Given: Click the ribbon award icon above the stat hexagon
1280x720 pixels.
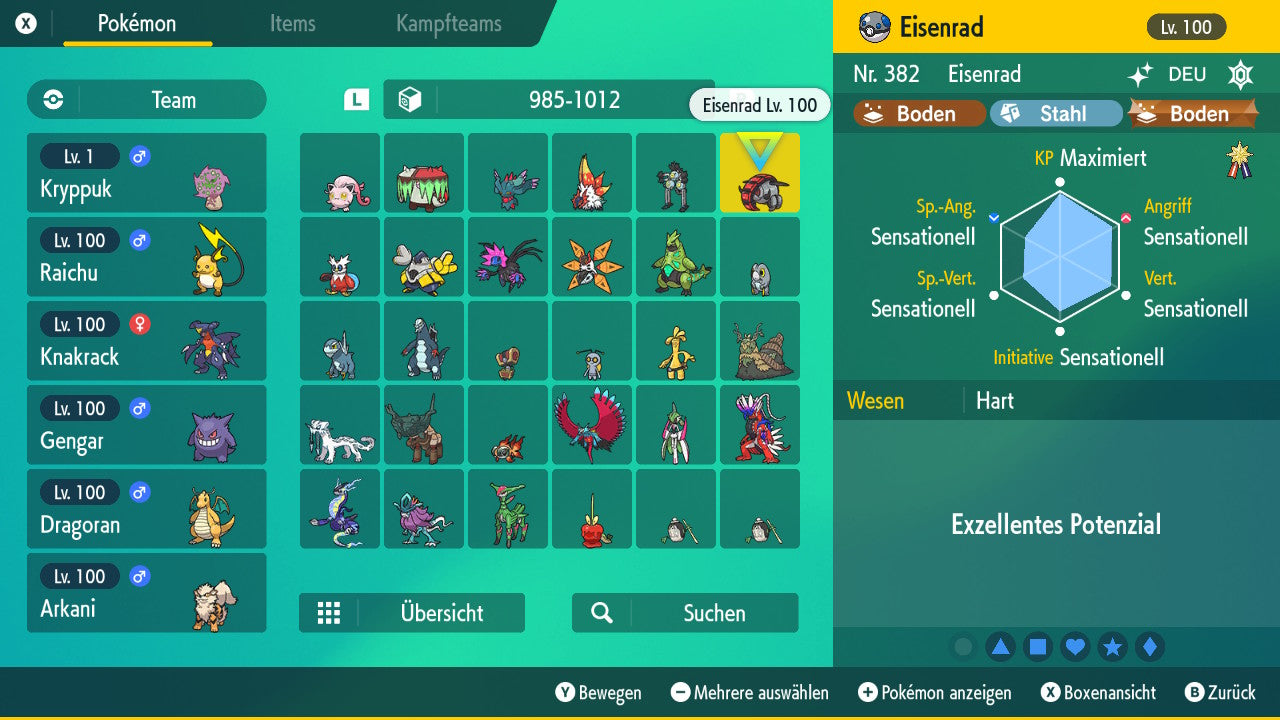Looking at the screenshot, I should (x=1240, y=159).
